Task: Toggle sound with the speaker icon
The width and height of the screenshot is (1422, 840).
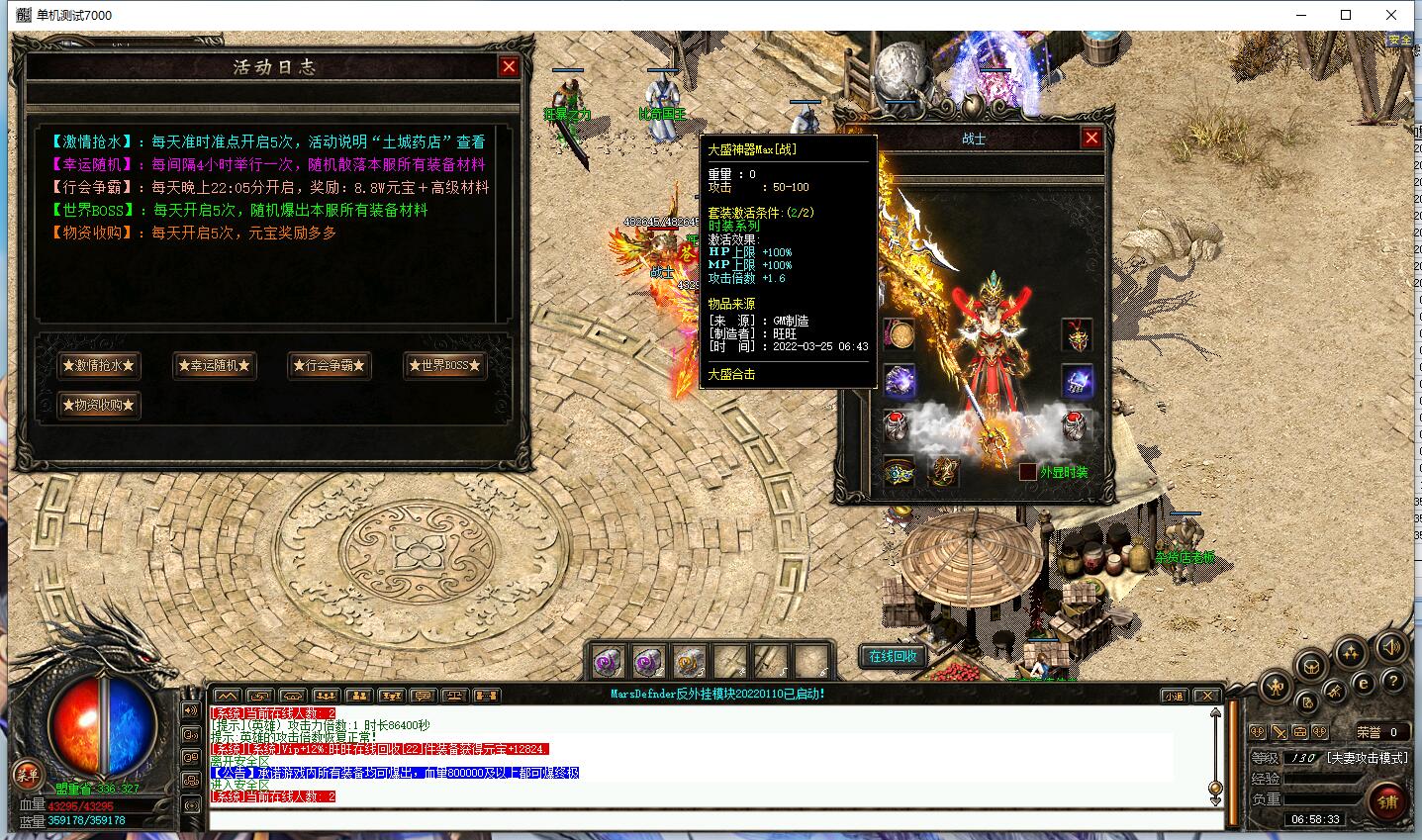Action: coord(1390,648)
